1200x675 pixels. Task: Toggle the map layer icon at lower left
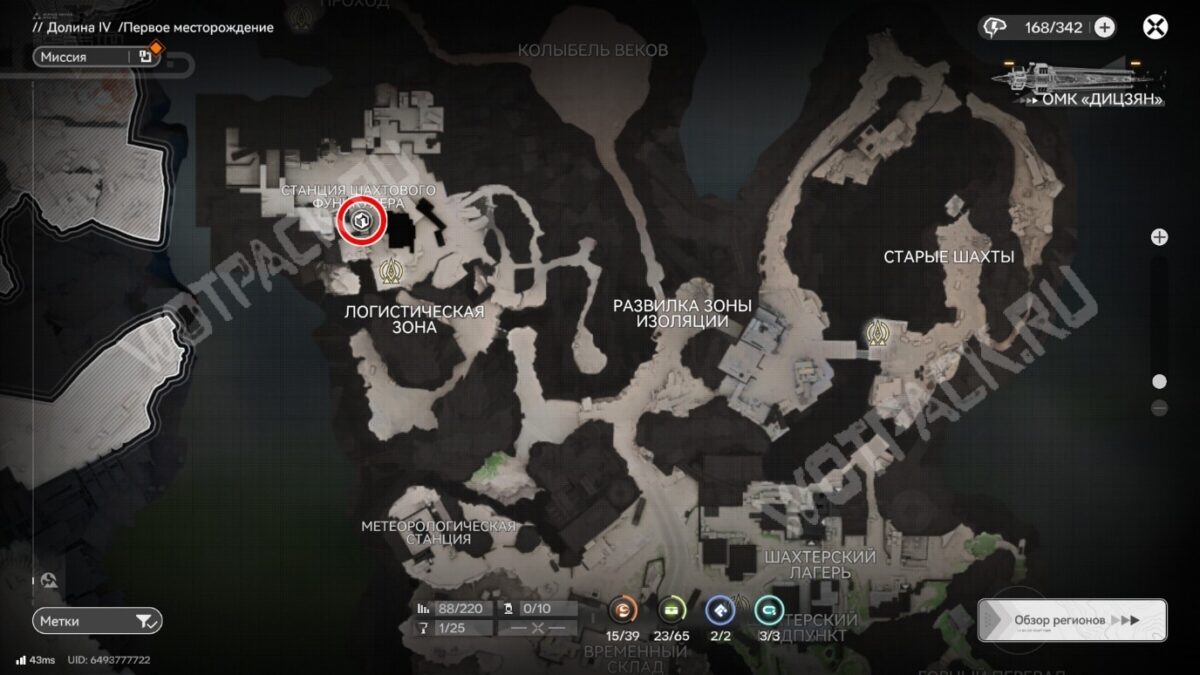tap(48, 580)
